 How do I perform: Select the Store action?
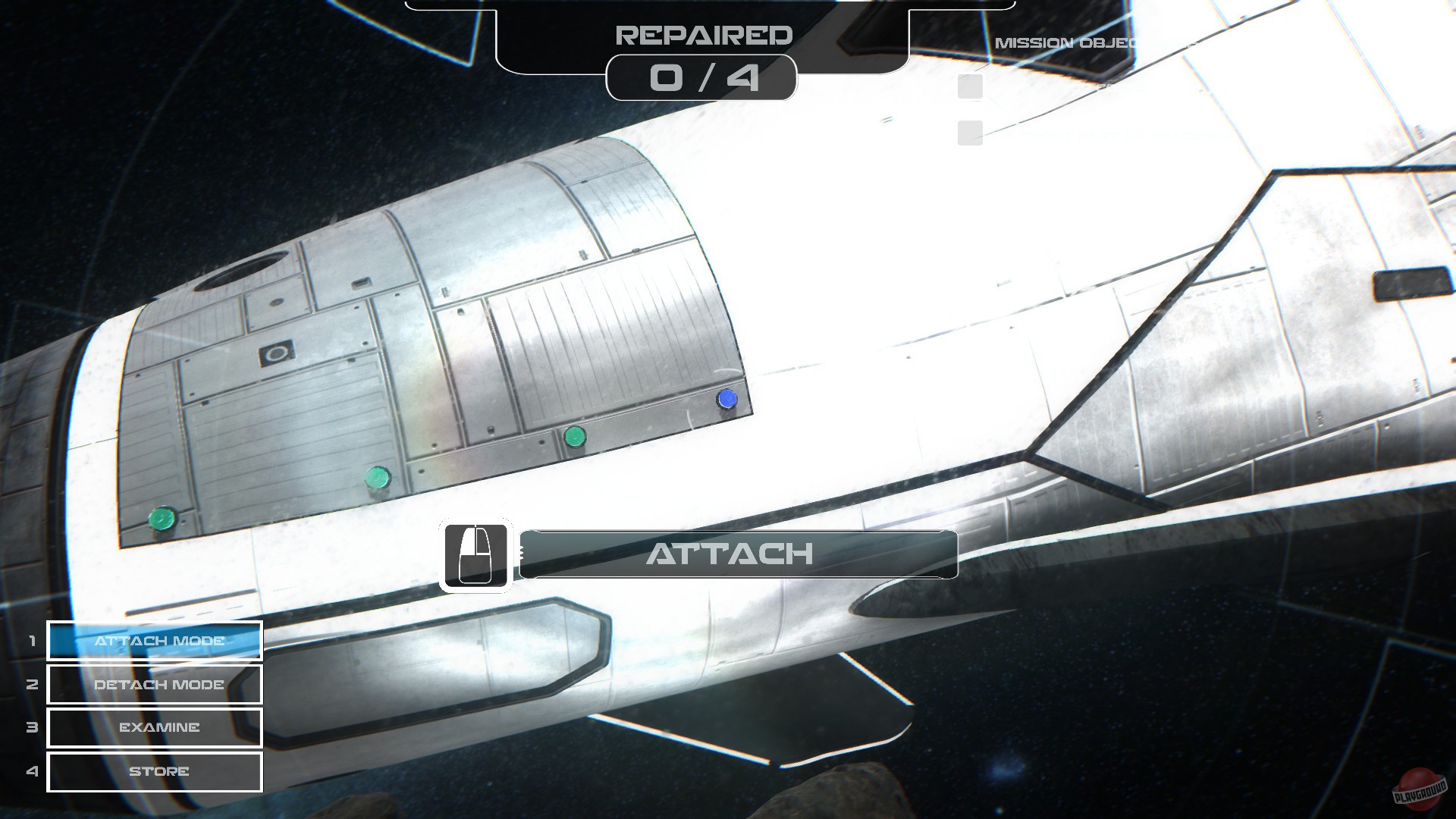(x=154, y=771)
